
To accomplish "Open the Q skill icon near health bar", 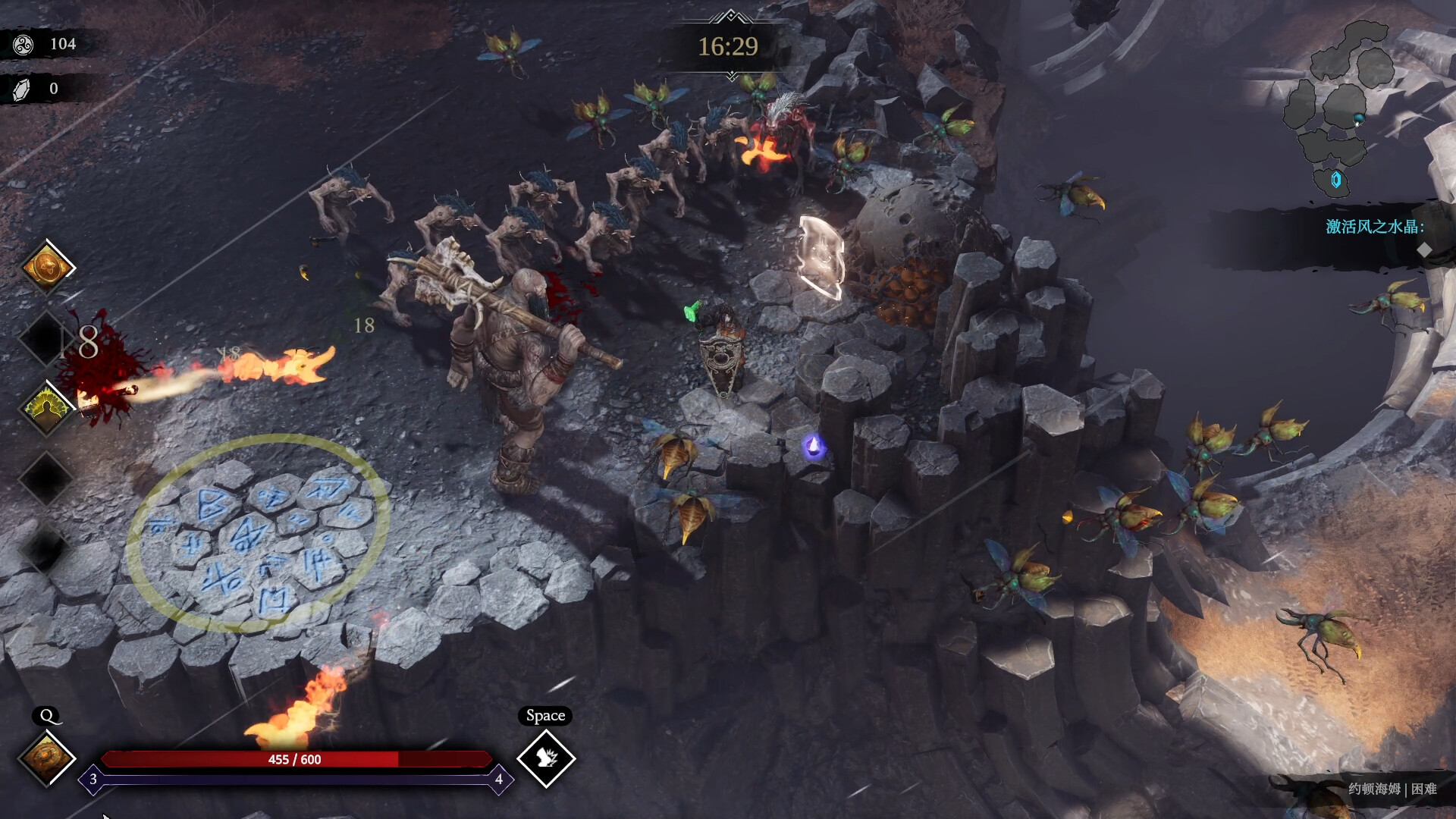I will click(x=45, y=758).
